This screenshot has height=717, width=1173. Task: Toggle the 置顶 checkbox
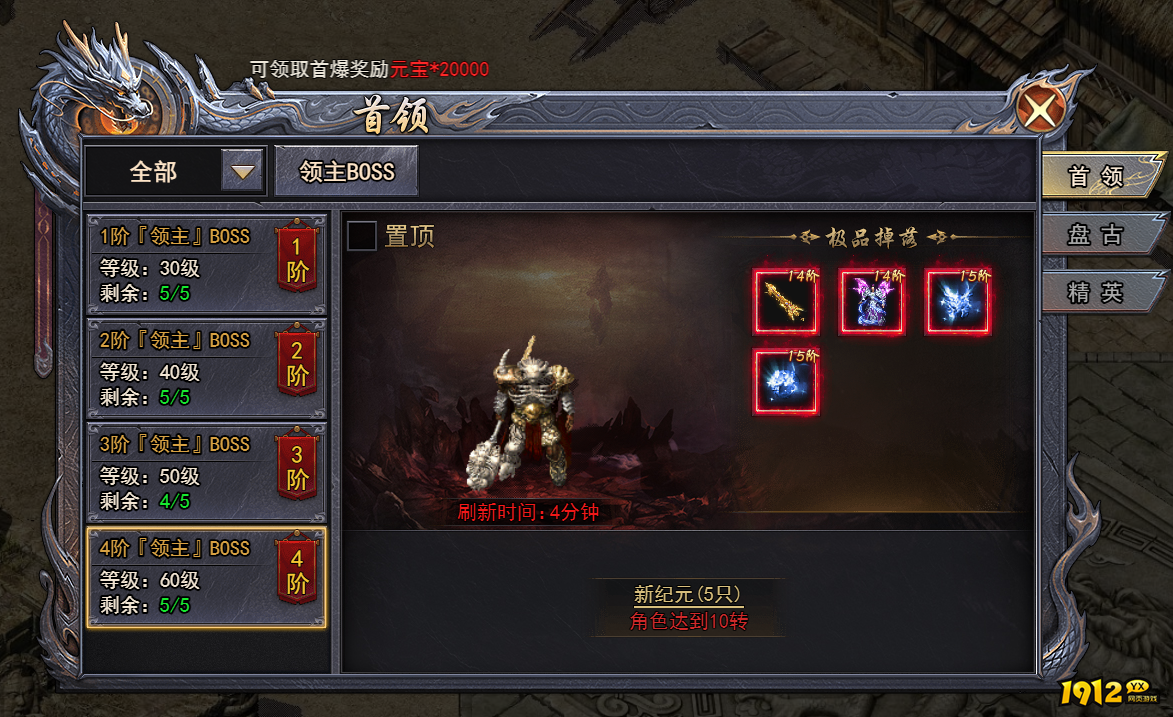click(362, 236)
